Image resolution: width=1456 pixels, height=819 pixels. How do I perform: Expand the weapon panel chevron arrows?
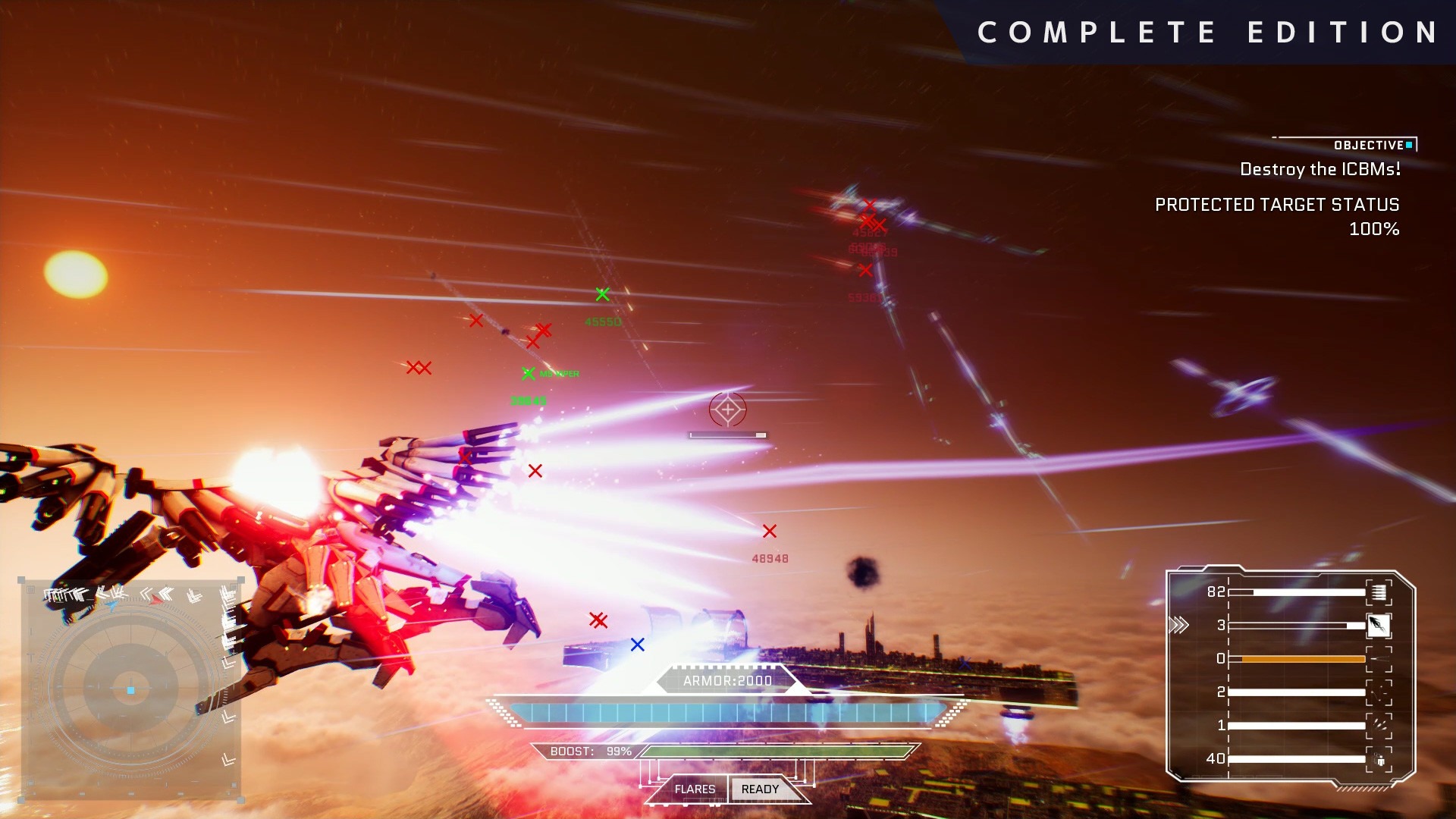tap(1179, 624)
